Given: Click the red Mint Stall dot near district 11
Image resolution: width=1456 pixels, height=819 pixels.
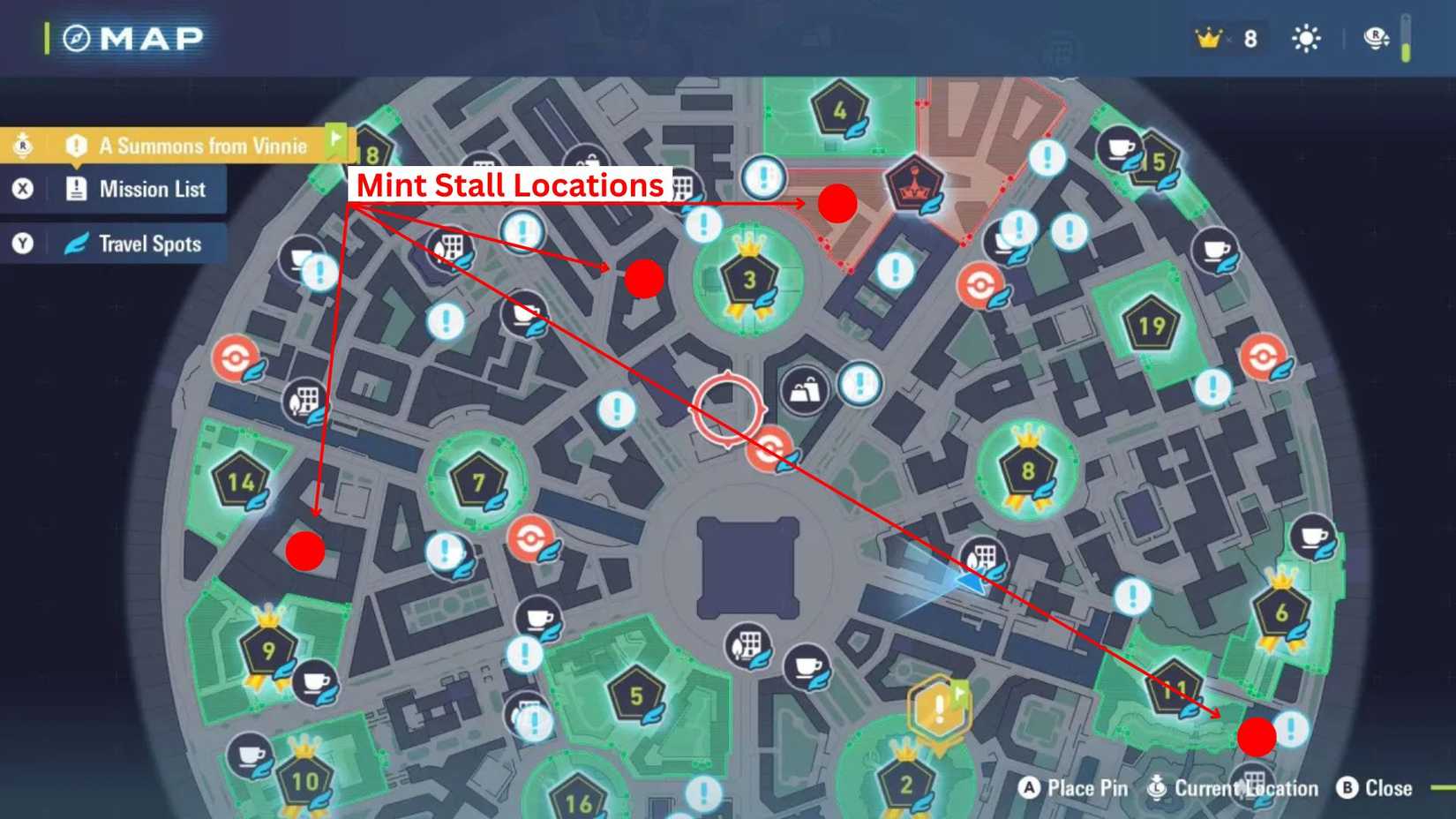Looking at the screenshot, I should [x=1257, y=736].
